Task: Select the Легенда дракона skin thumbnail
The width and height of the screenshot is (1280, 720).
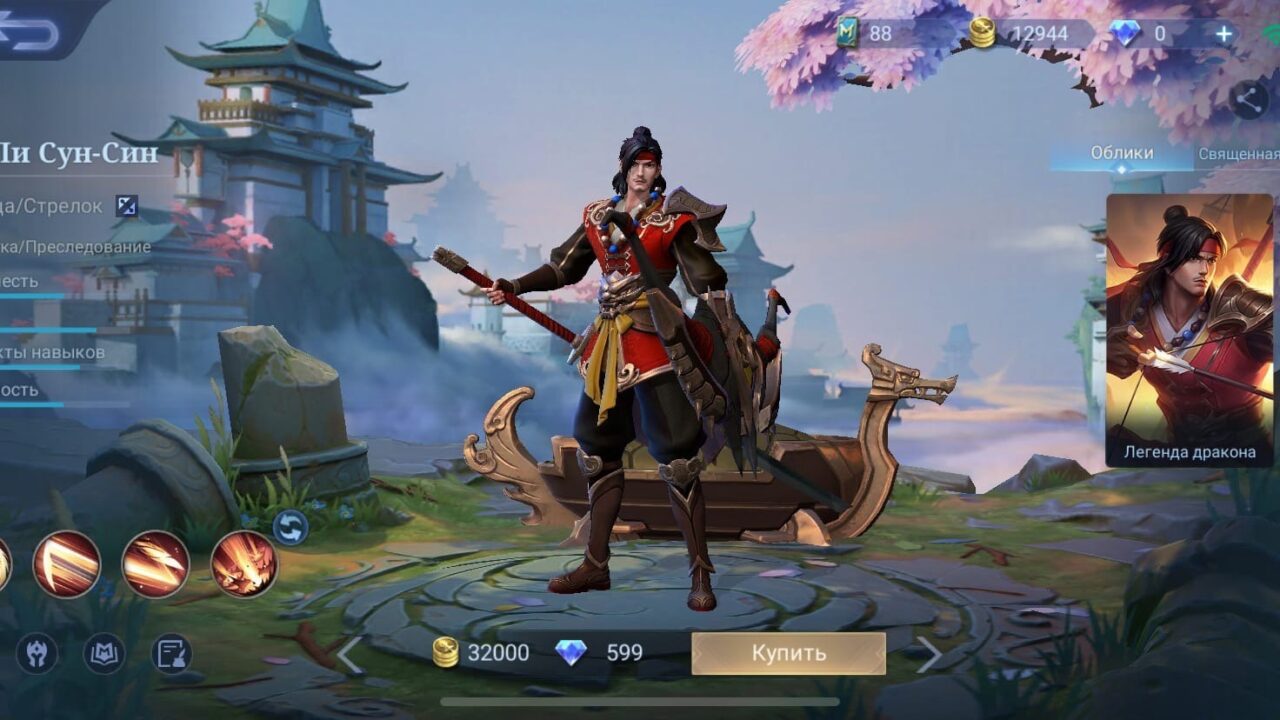Action: click(x=1189, y=330)
